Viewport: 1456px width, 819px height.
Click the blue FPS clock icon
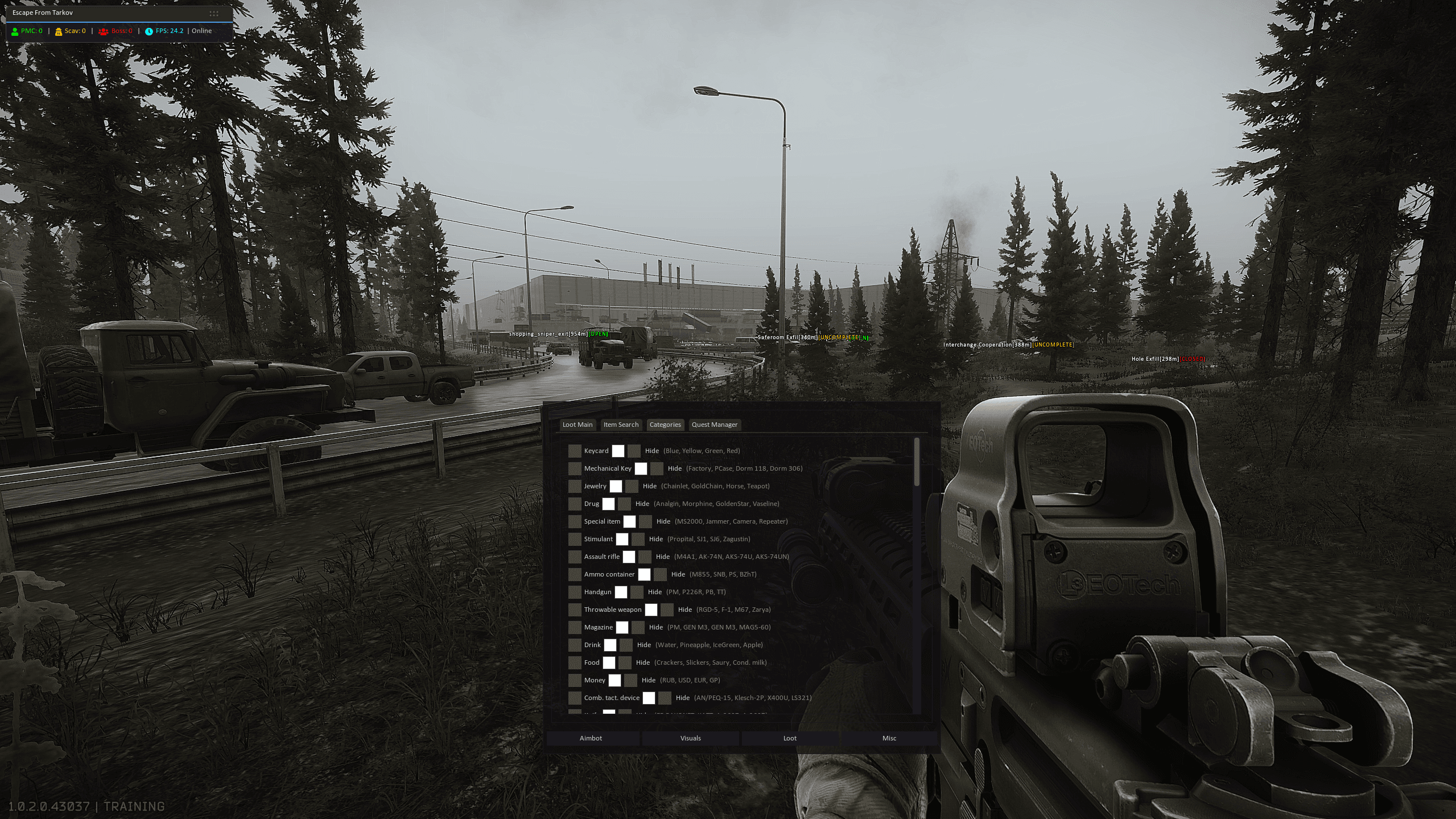click(149, 31)
